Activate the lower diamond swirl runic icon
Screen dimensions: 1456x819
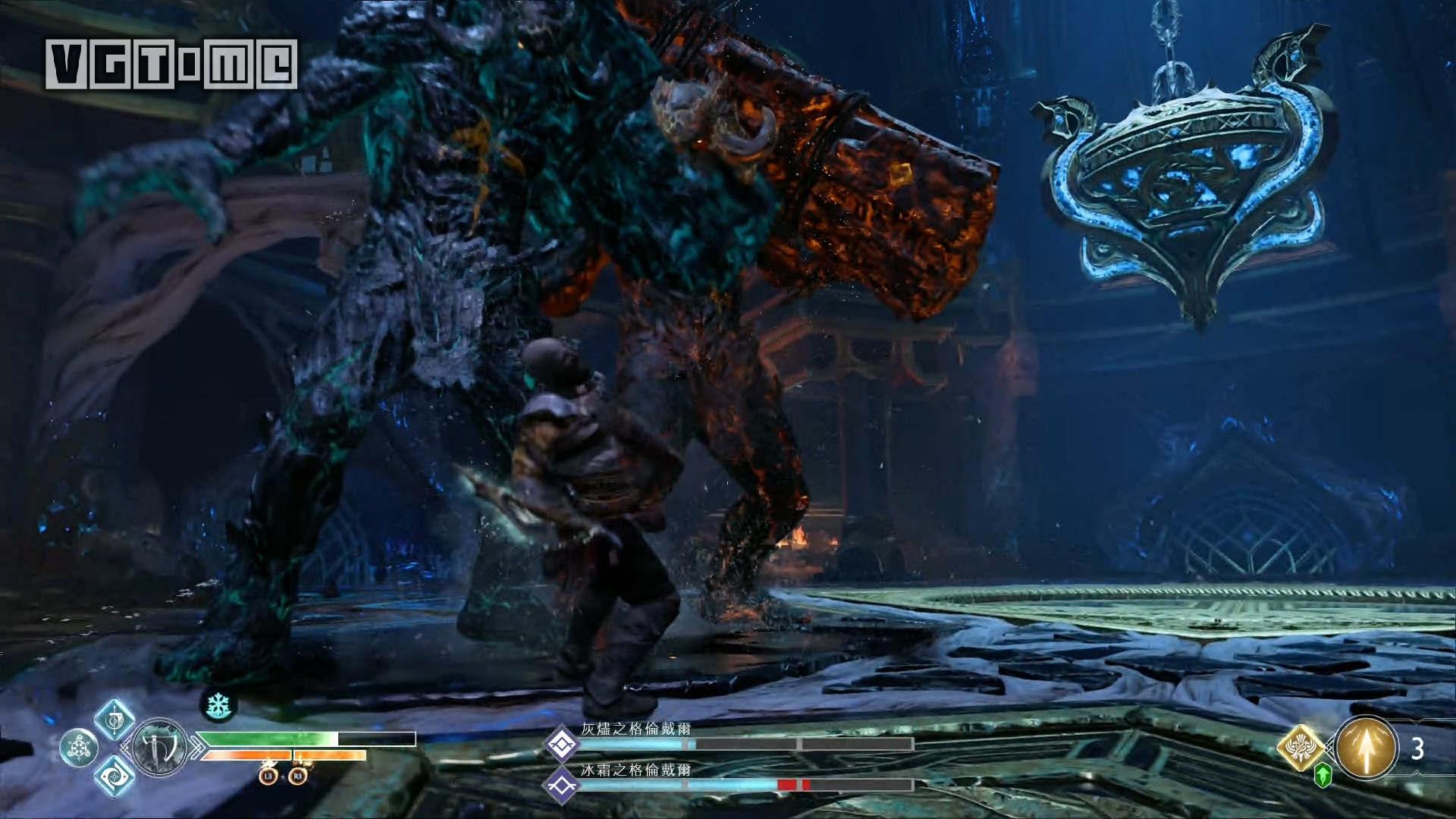[x=115, y=776]
